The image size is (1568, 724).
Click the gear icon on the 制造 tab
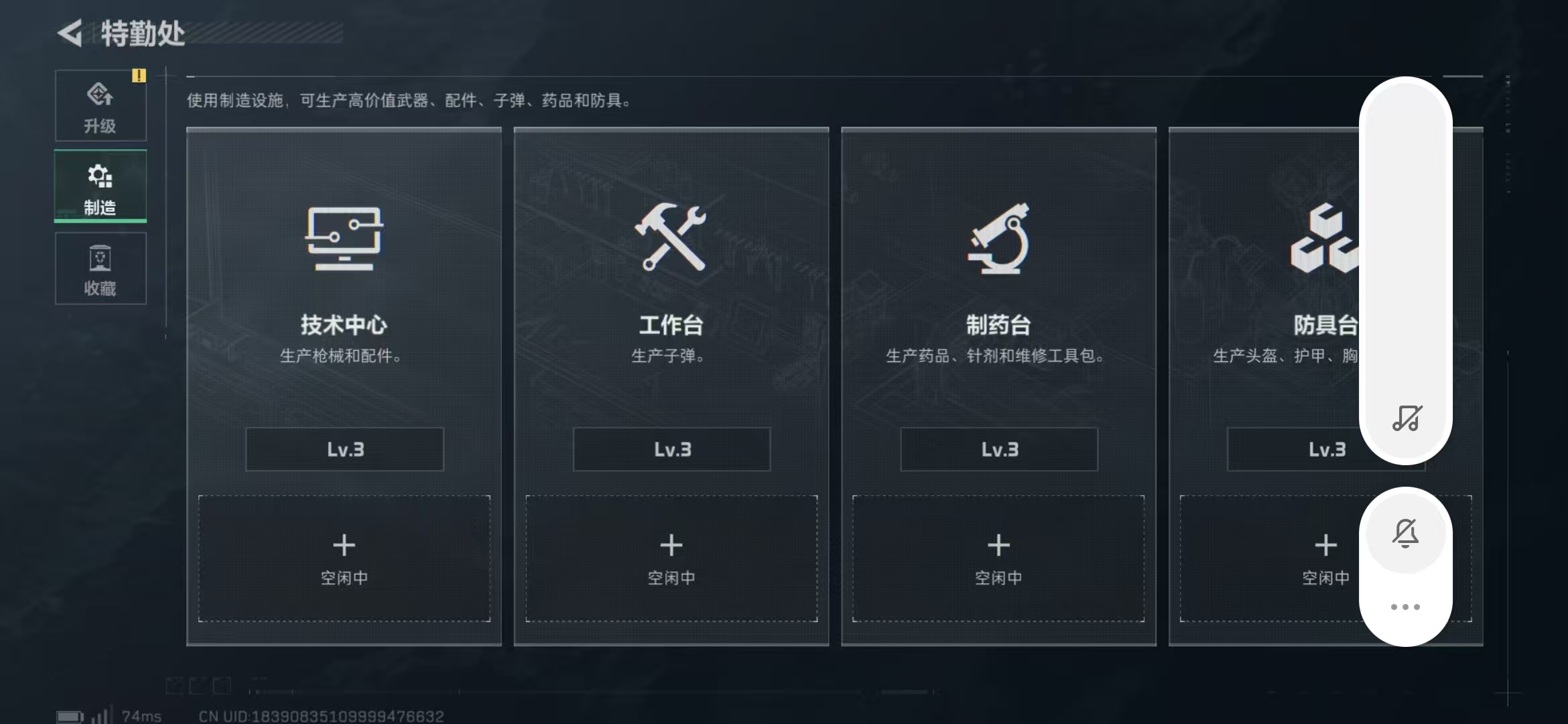coord(99,175)
